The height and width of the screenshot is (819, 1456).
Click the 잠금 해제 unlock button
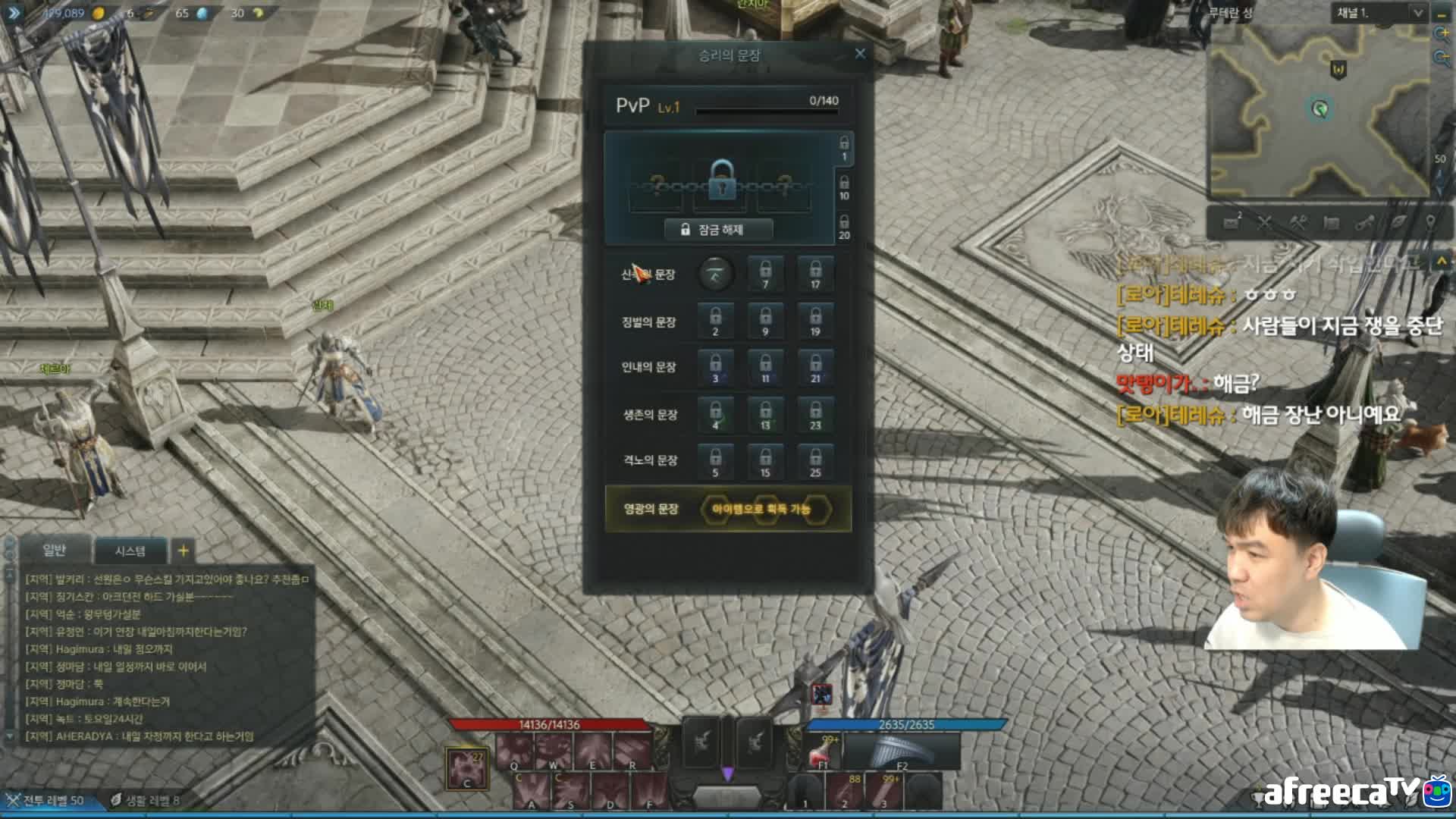click(718, 229)
